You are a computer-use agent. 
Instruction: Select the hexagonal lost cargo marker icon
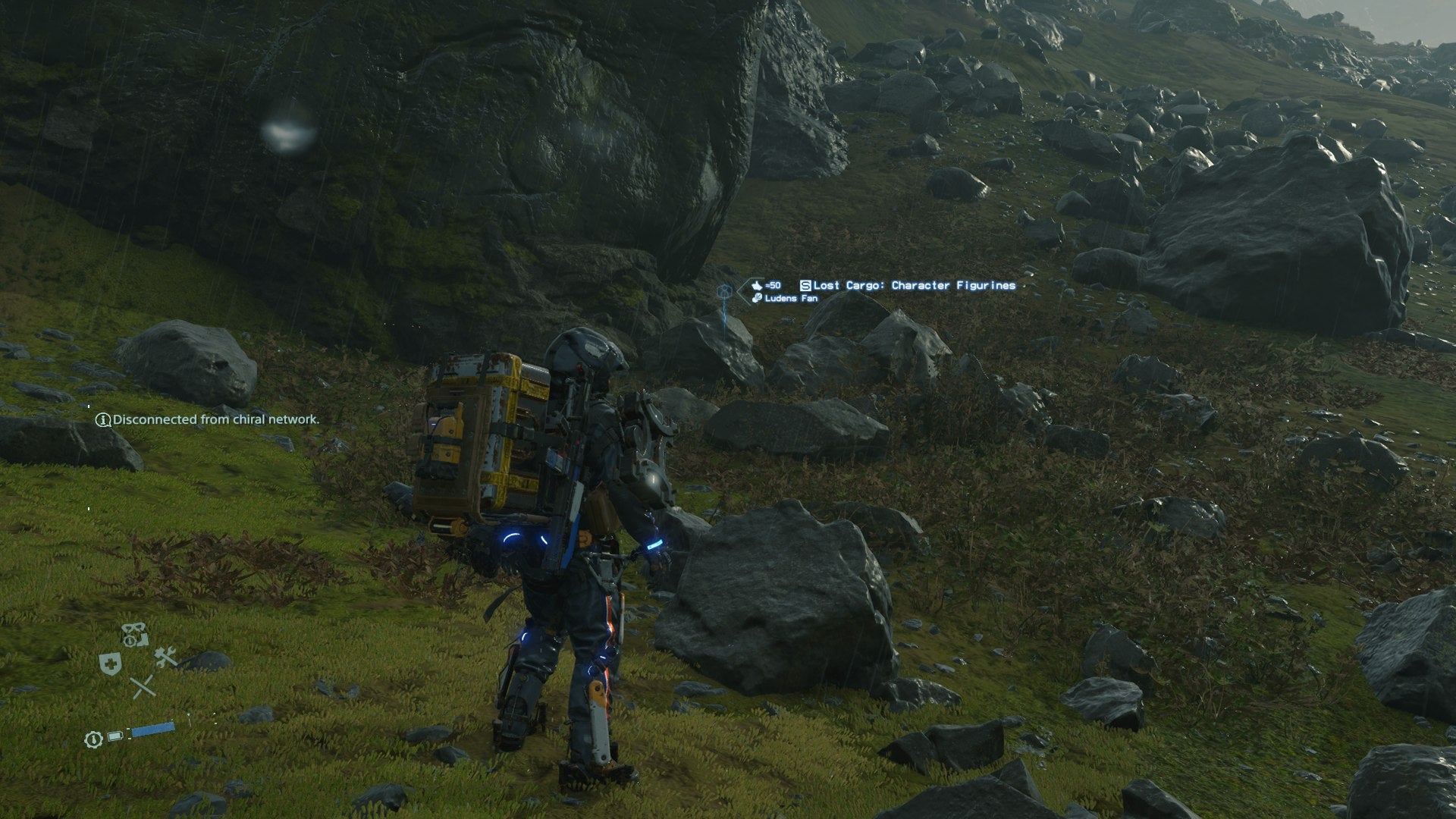725,290
